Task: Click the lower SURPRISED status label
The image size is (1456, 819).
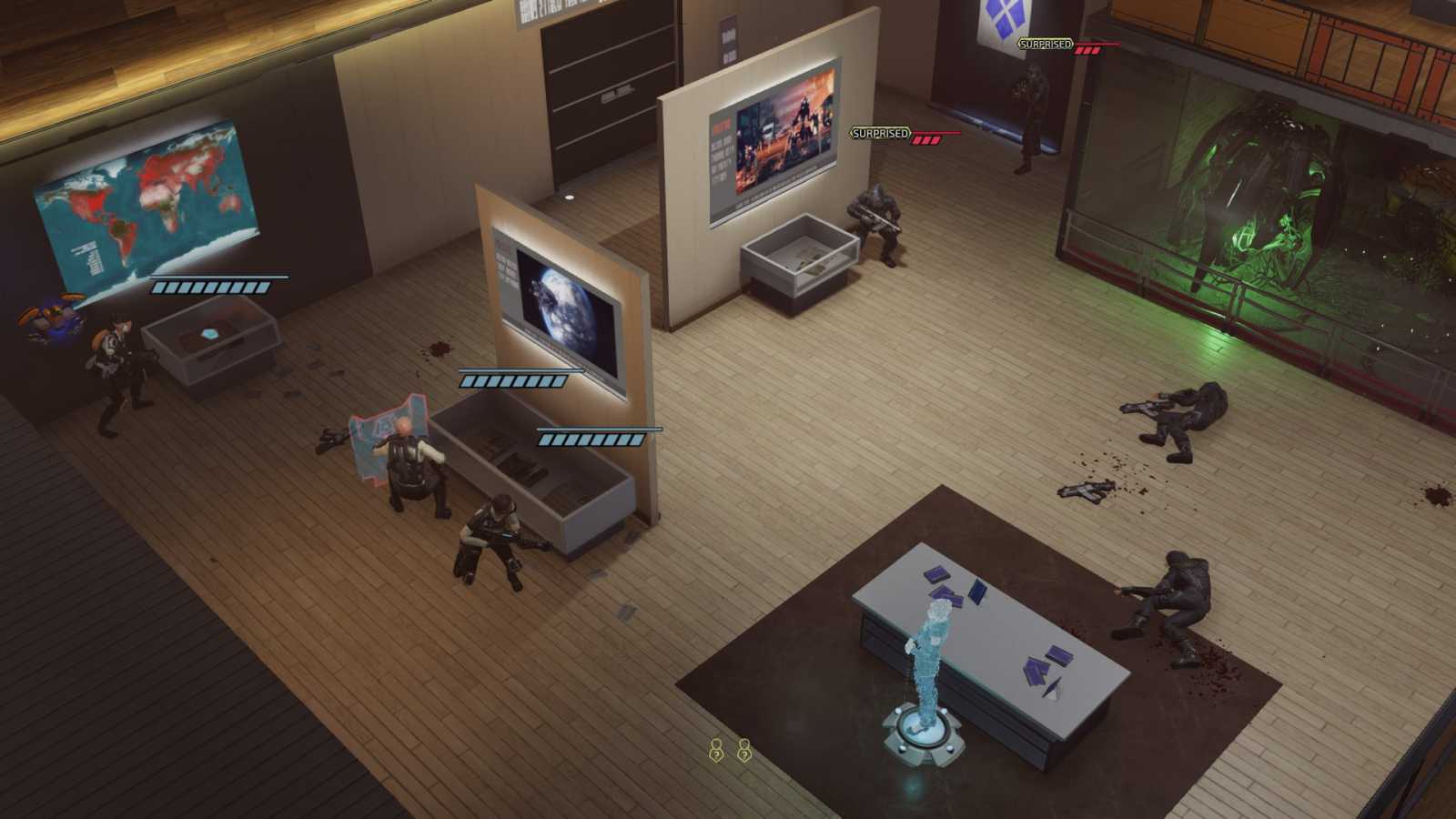Action: pos(879,132)
